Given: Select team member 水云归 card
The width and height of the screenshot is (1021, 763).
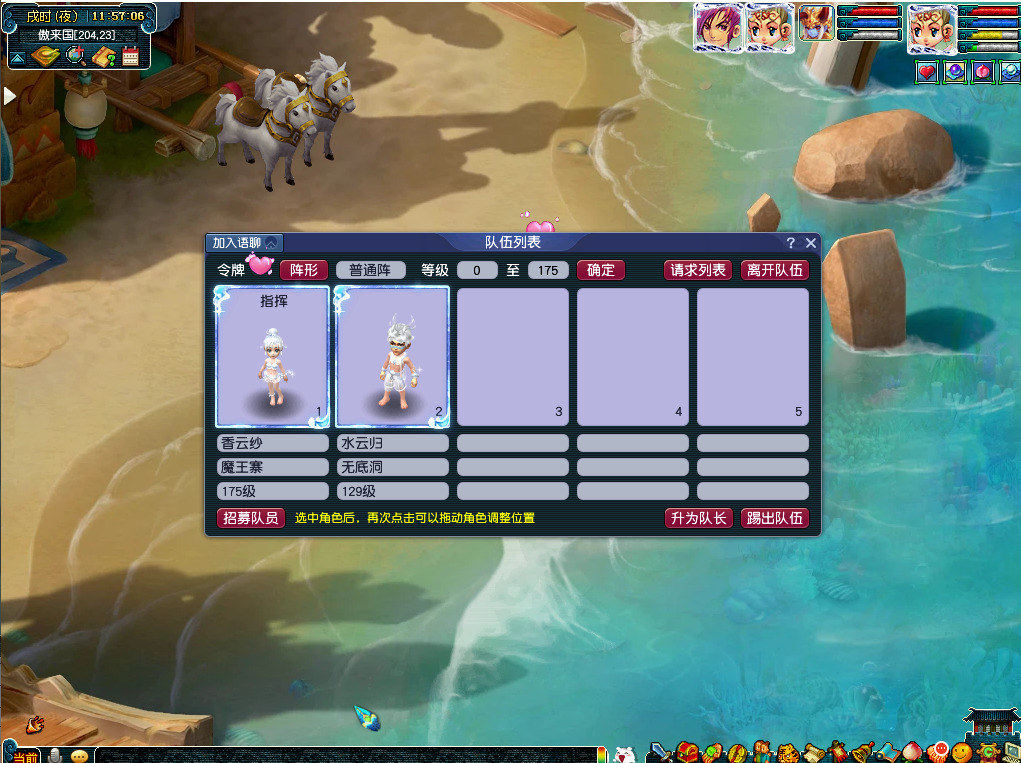Looking at the screenshot, I should pyautogui.click(x=392, y=357).
